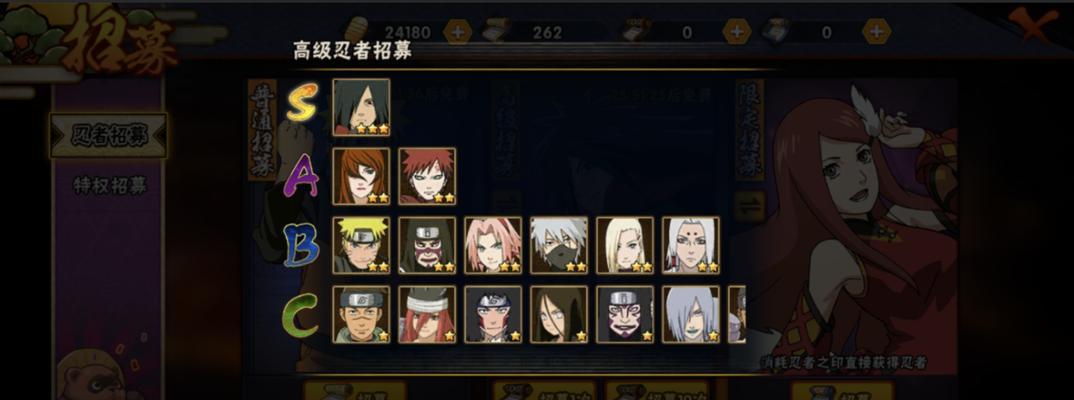Tap the plus button beside 262

[x=597, y=32]
